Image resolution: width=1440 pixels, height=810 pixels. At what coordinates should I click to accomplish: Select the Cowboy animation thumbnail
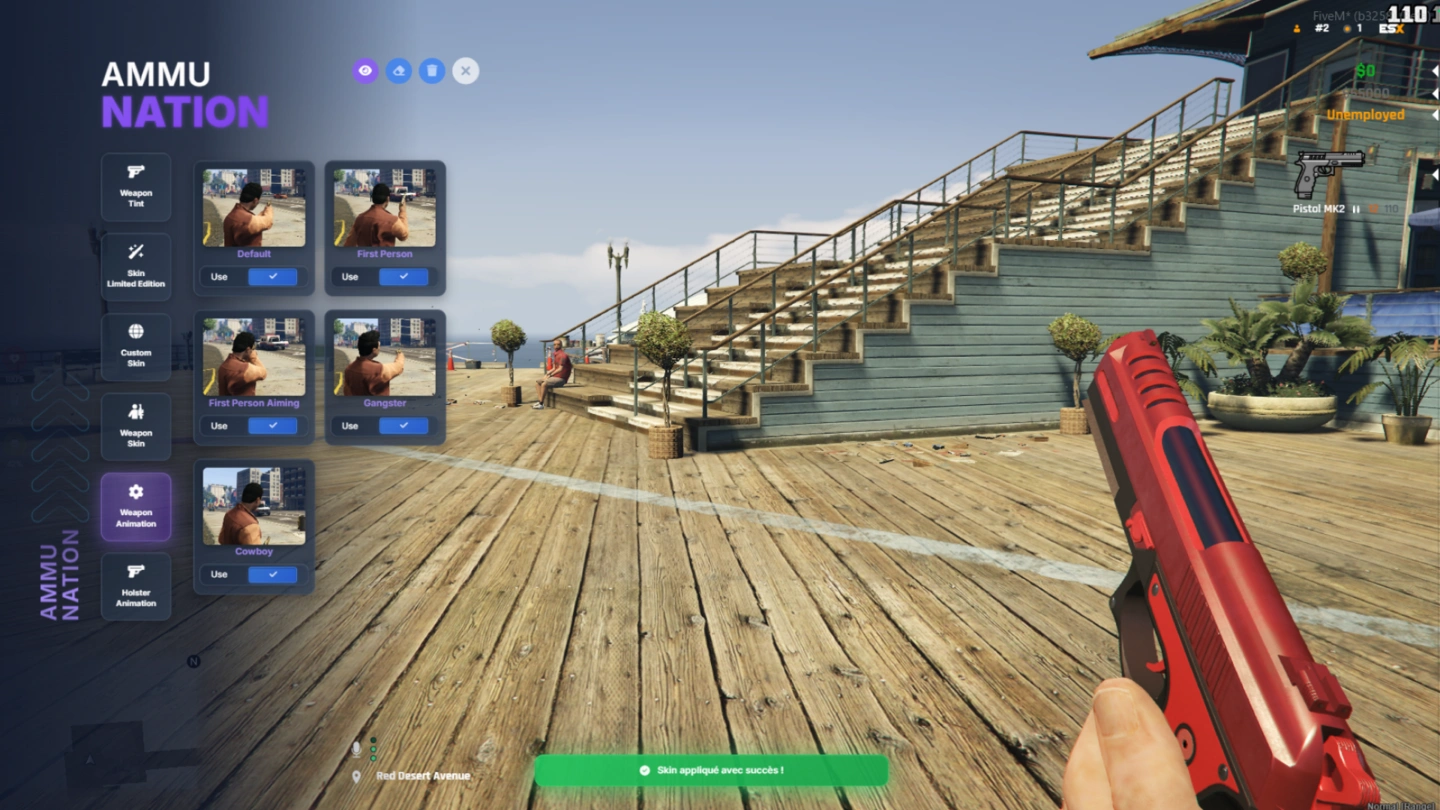point(254,506)
